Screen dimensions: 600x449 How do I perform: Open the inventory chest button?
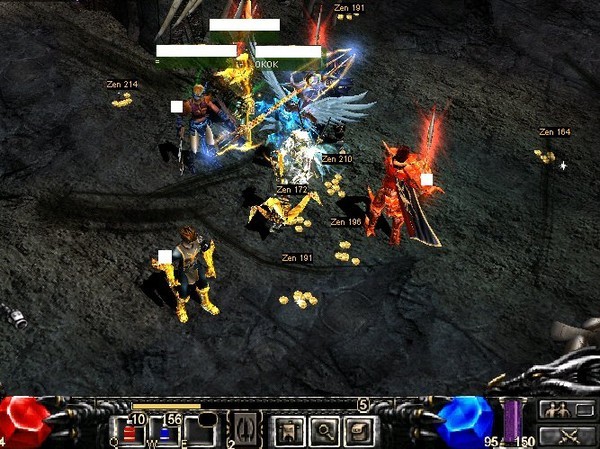coord(359,431)
